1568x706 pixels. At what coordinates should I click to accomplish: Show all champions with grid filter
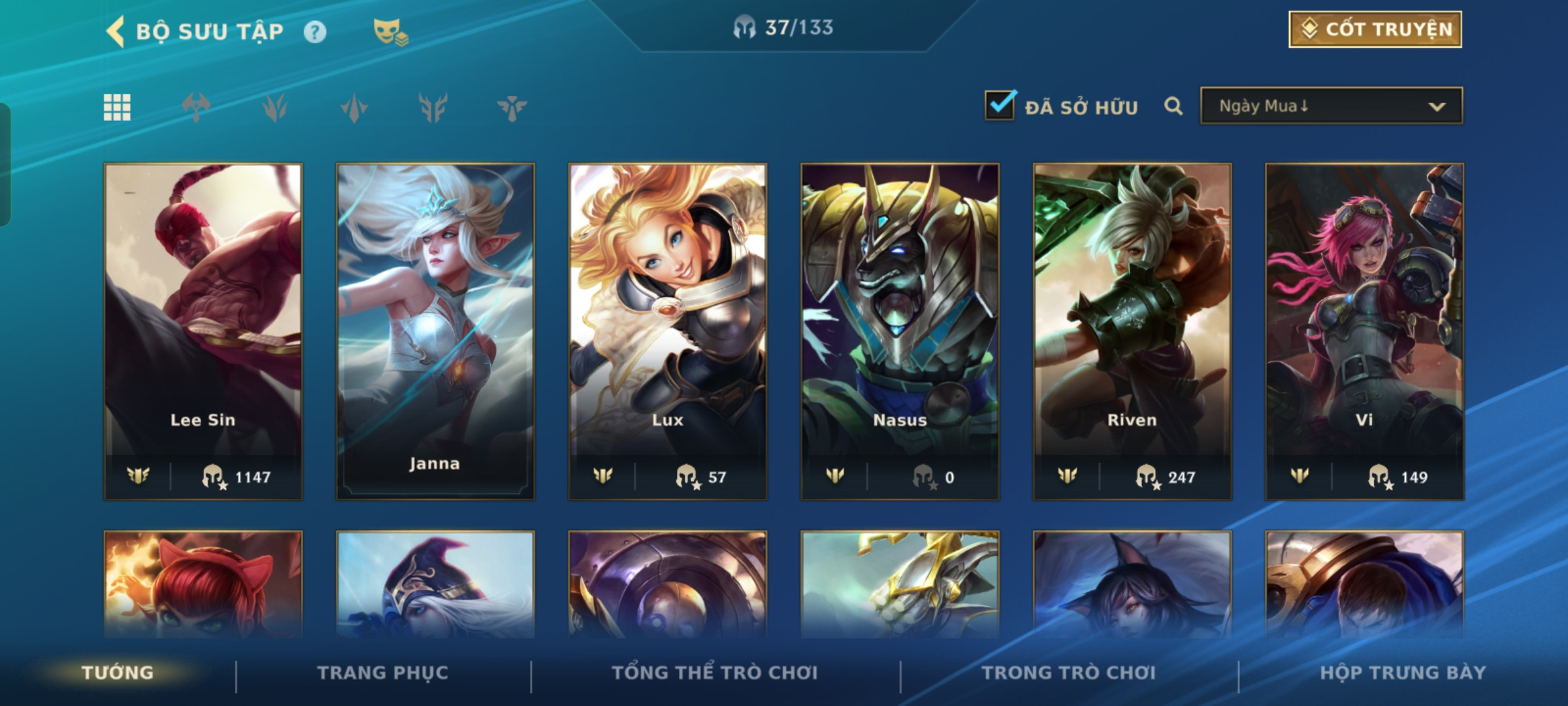pos(117,107)
